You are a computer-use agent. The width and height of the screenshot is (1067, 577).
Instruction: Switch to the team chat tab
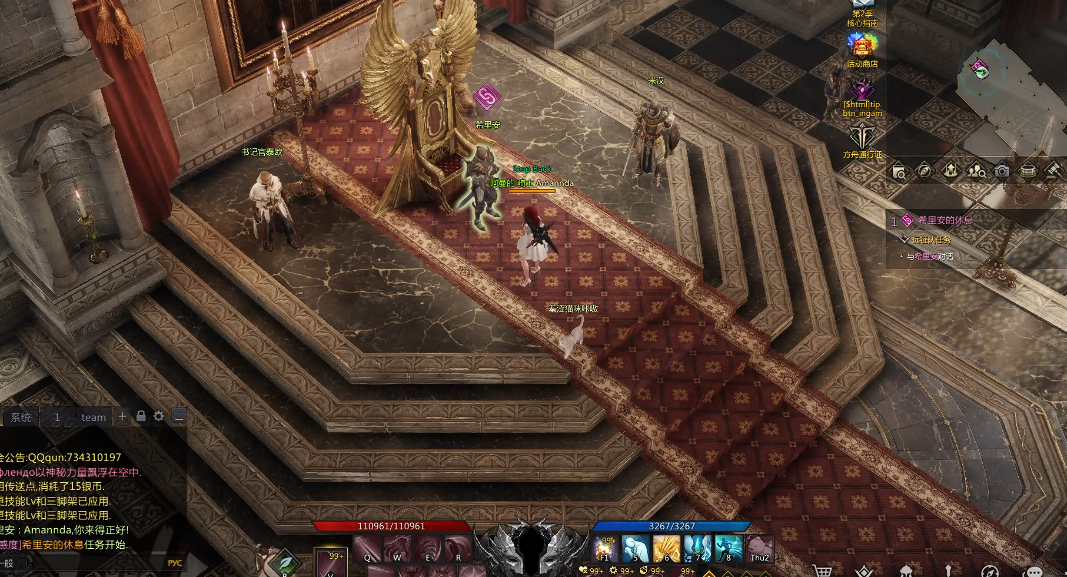[93, 417]
